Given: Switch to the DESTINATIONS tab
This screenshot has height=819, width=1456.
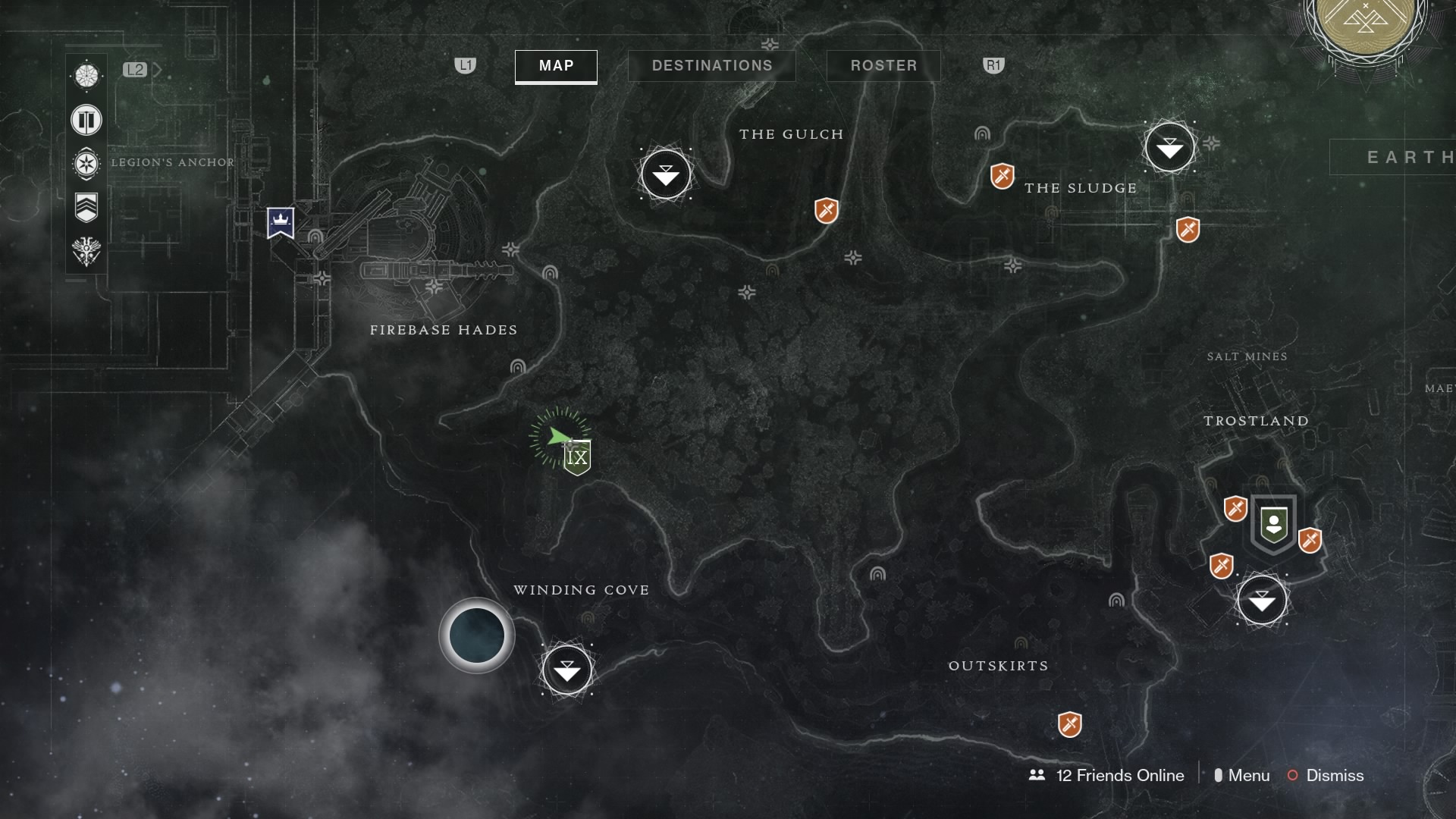Looking at the screenshot, I should [711, 66].
